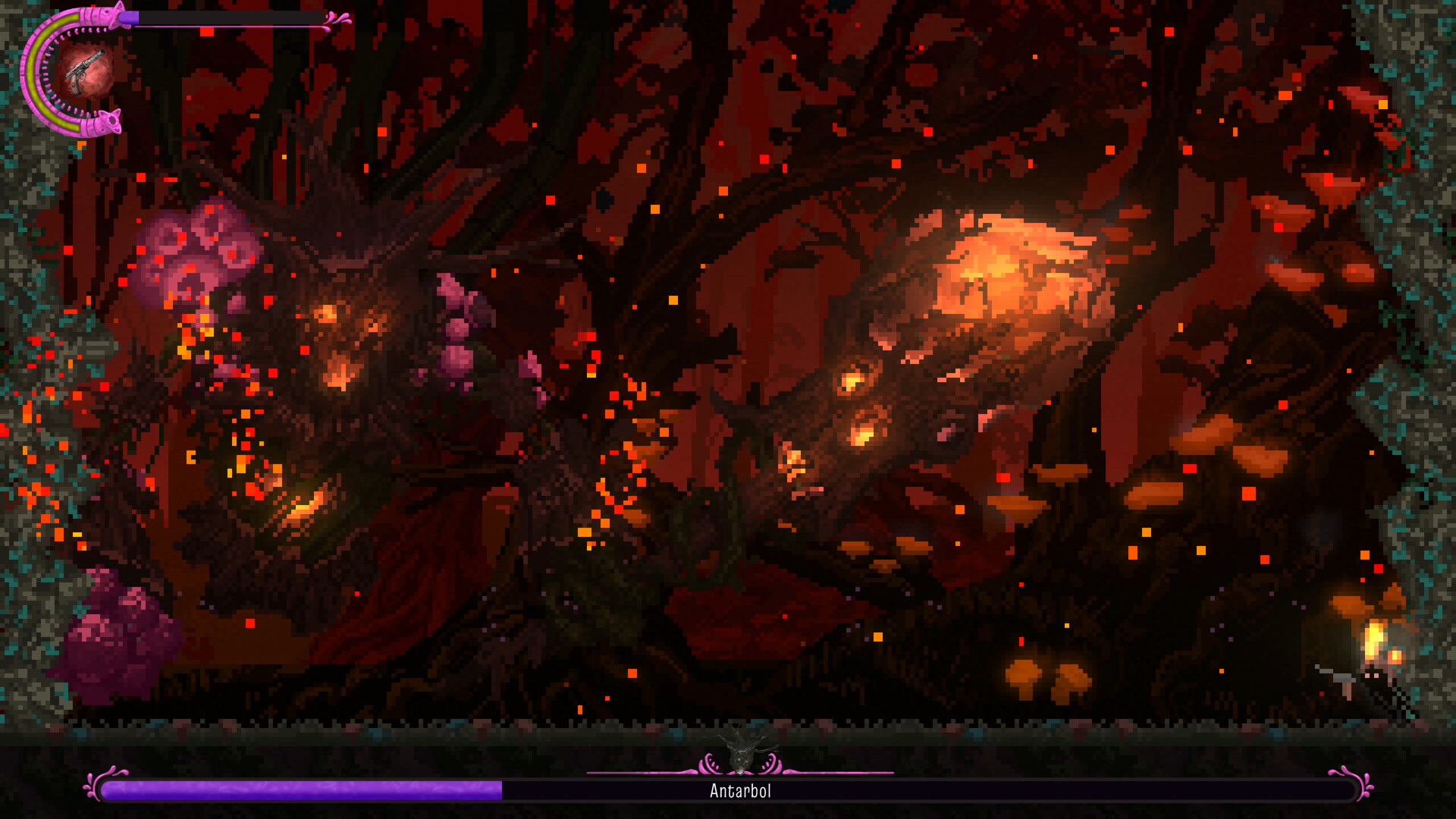
Task: Click the purple boss health progress bar
Action: (x=303, y=789)
